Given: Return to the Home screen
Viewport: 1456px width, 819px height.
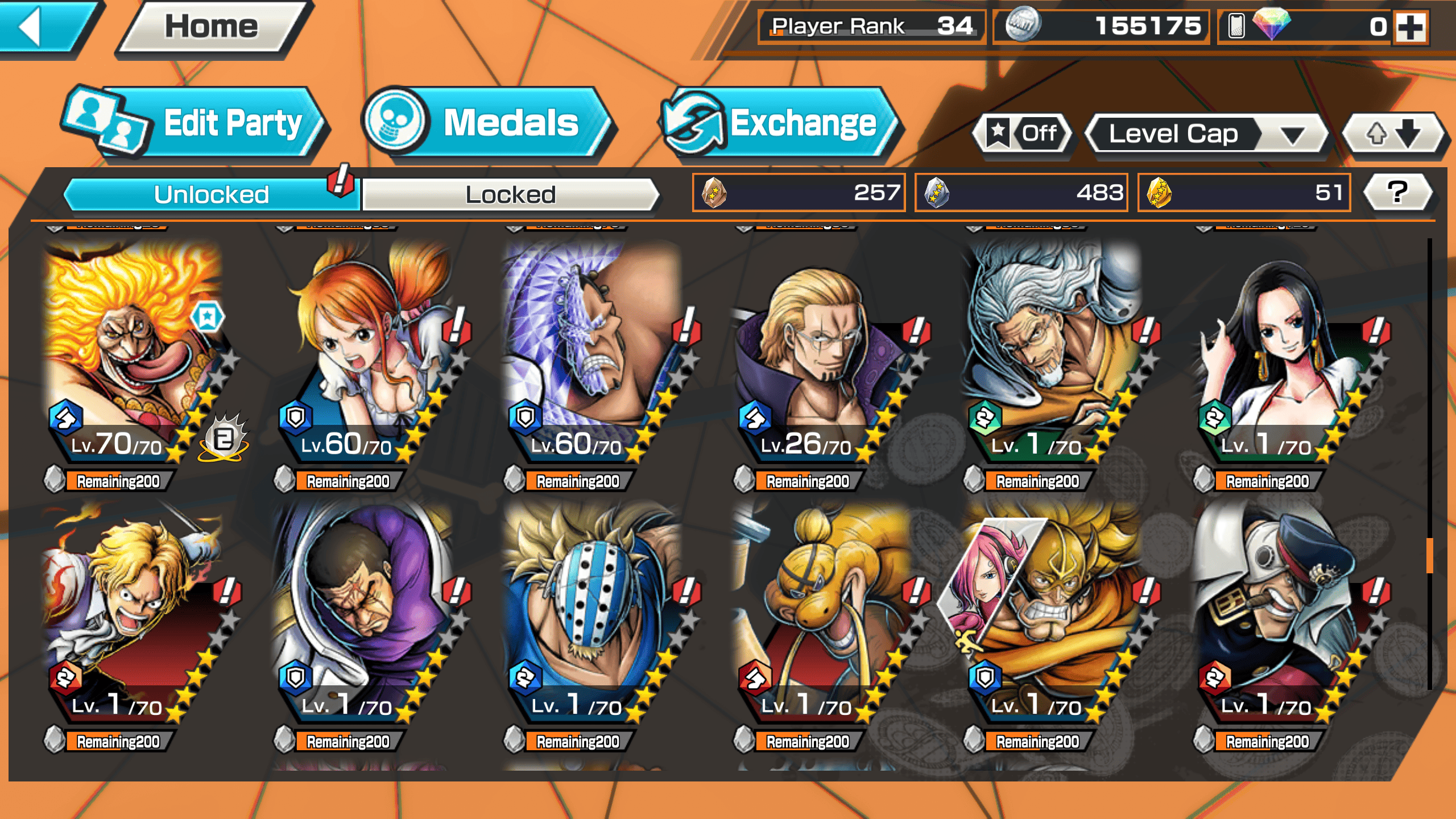Looking at the screenshot, I should click(212, 27).
